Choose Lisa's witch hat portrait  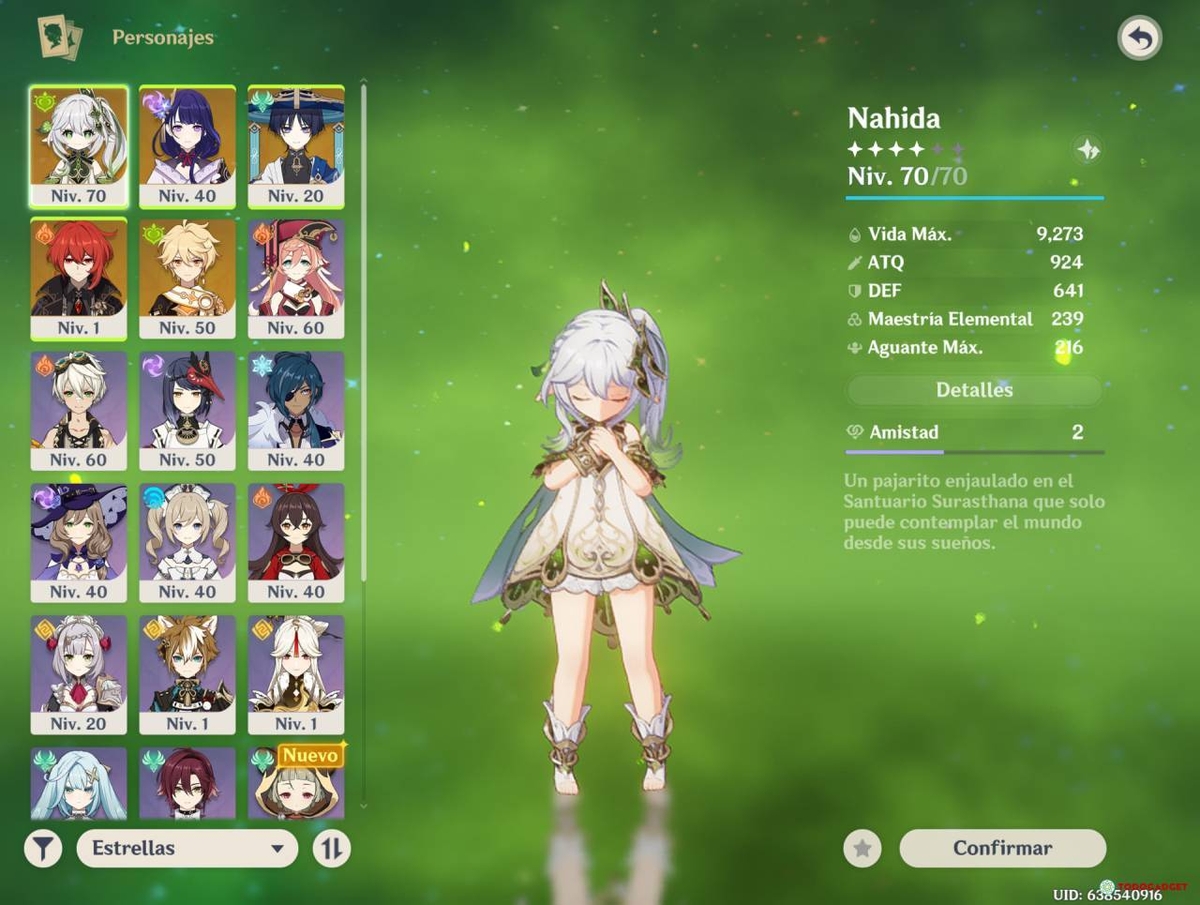79,542
